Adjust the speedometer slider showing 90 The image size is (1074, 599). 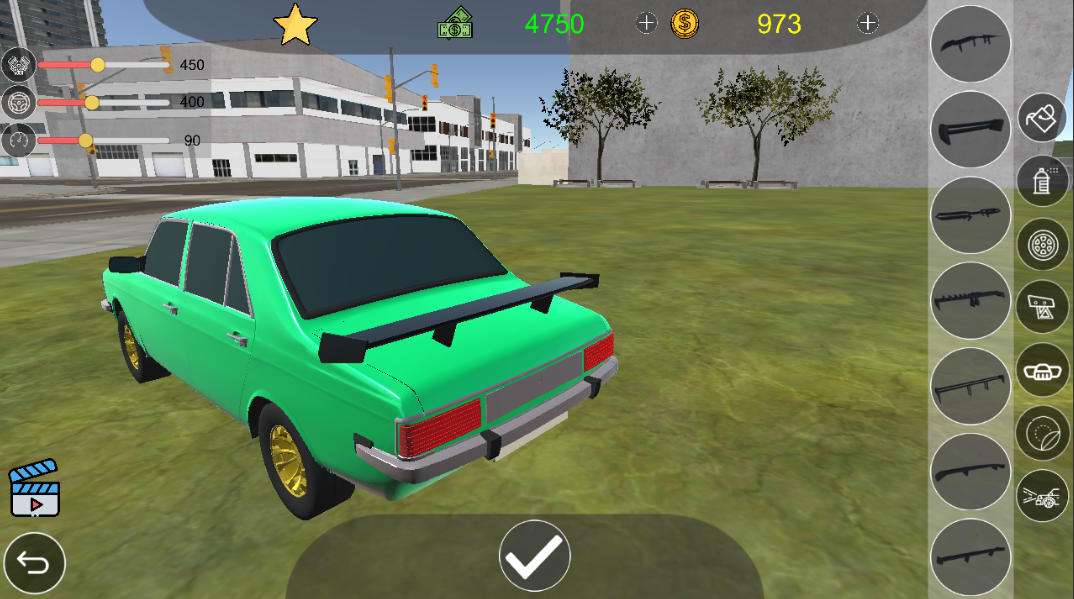click(86, 140)
